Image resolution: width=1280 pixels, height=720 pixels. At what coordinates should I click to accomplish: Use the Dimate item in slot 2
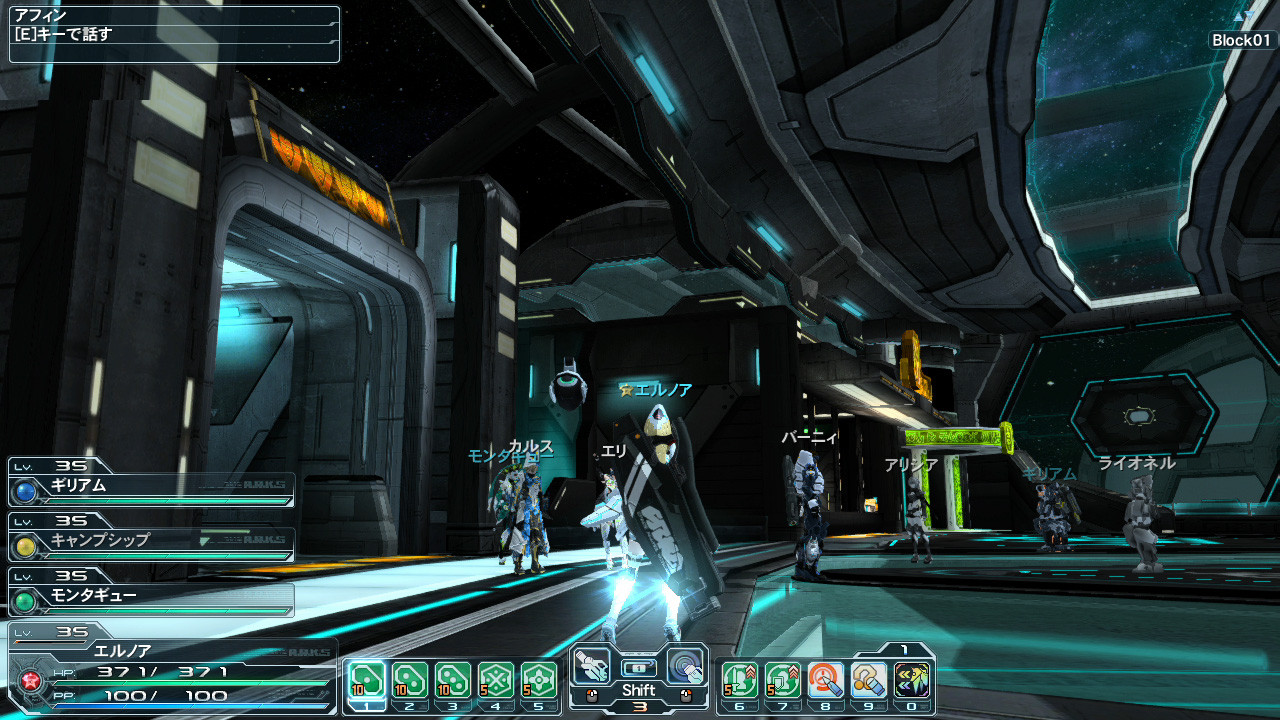(x=409, y=680)
